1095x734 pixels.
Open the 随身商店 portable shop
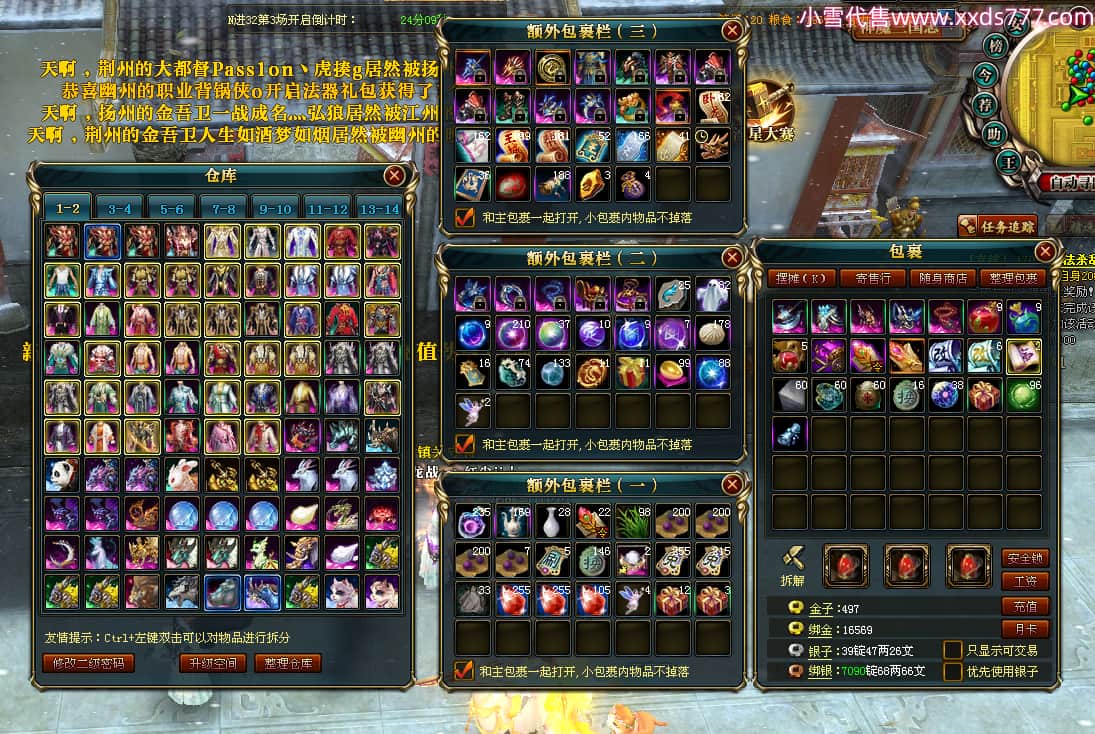(942, 278)
